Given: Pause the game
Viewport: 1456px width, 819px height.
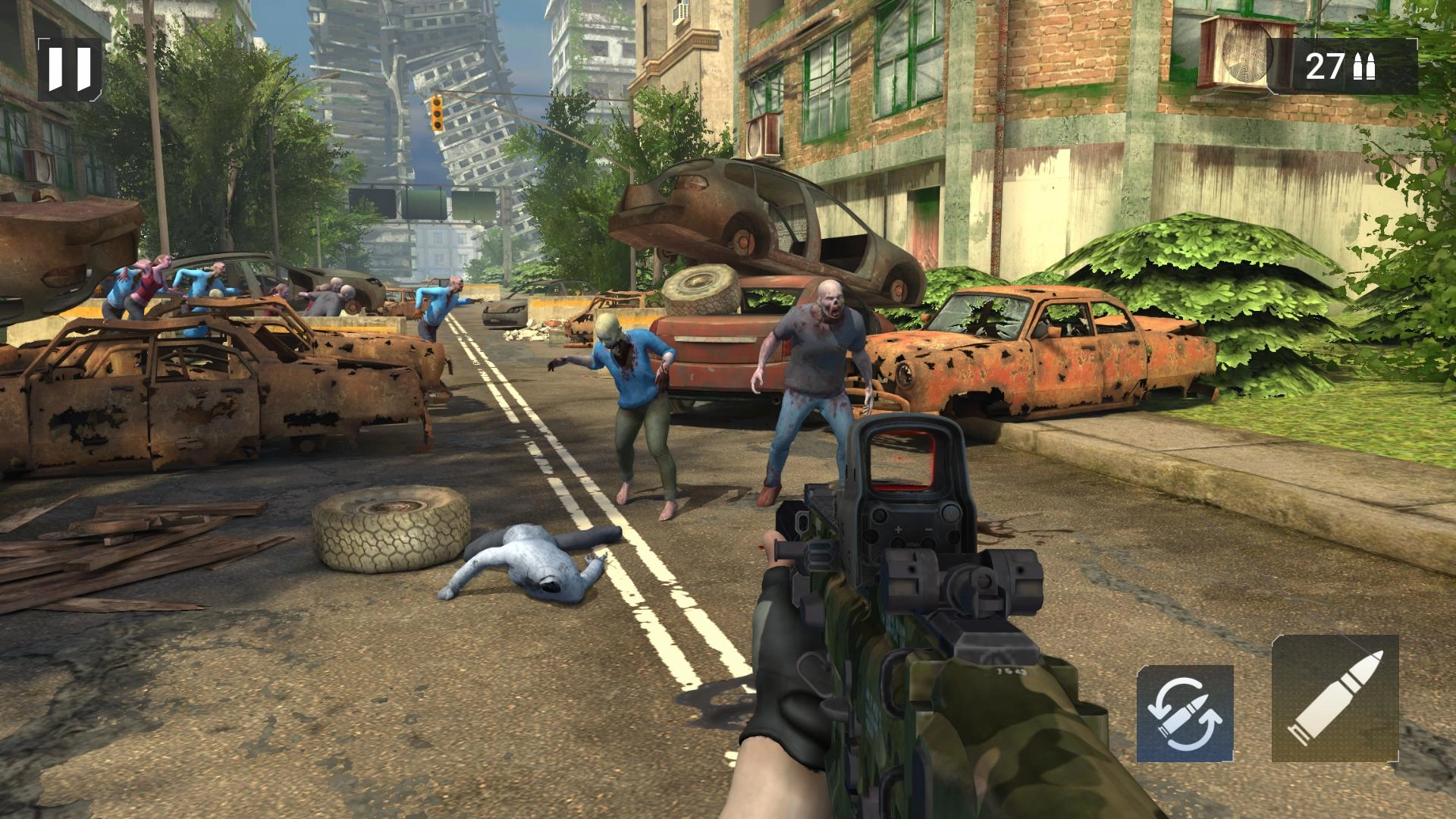Looking at the screenshot, I should click(x=69, y=69).
